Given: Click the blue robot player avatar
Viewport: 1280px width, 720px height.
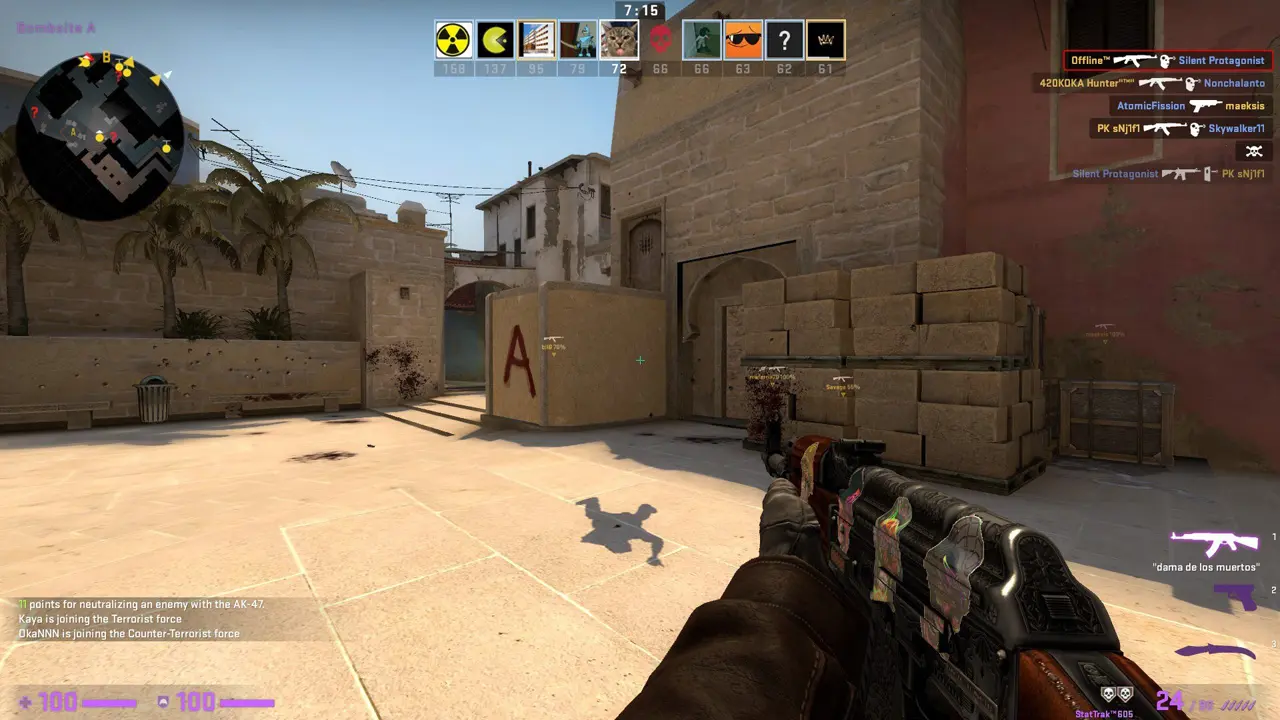Looking at the screenshot, I should pyautogui.click(x=578, y=40).
